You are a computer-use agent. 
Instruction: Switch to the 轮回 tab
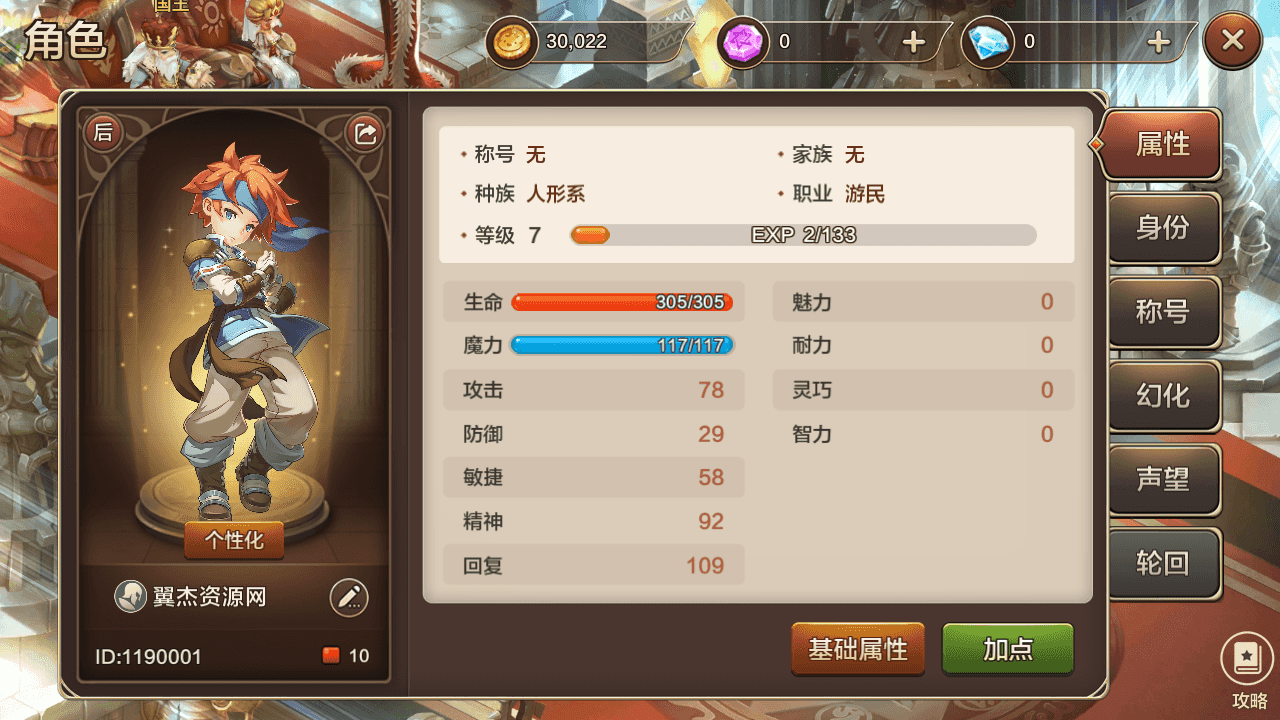point(1163,564)
